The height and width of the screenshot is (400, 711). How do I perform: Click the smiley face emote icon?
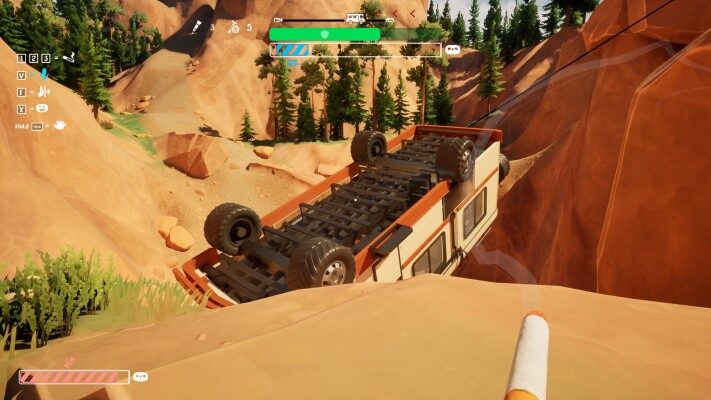[x=43, y=108]
